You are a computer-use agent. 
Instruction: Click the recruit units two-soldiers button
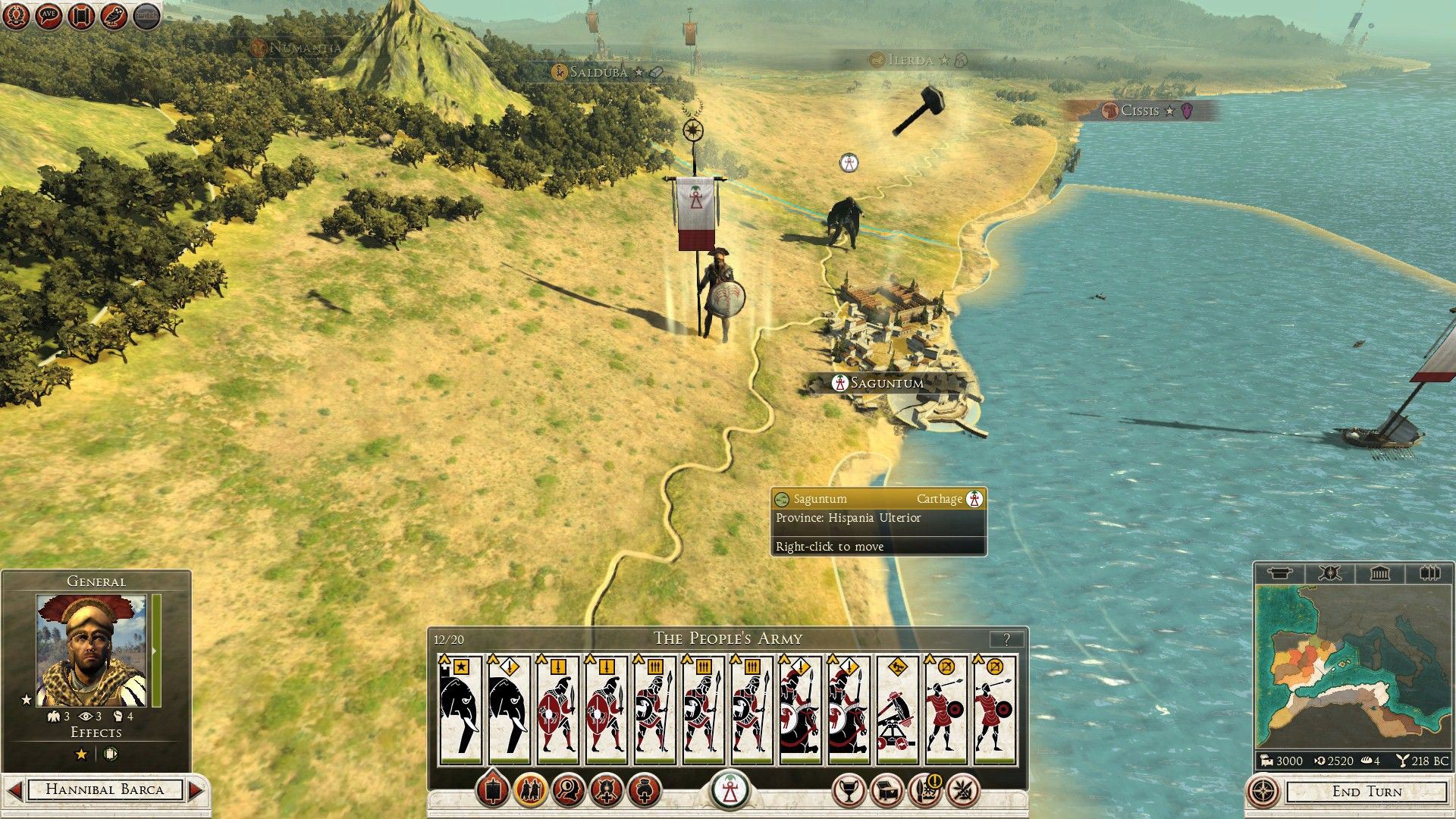click(x=530, y=791)
